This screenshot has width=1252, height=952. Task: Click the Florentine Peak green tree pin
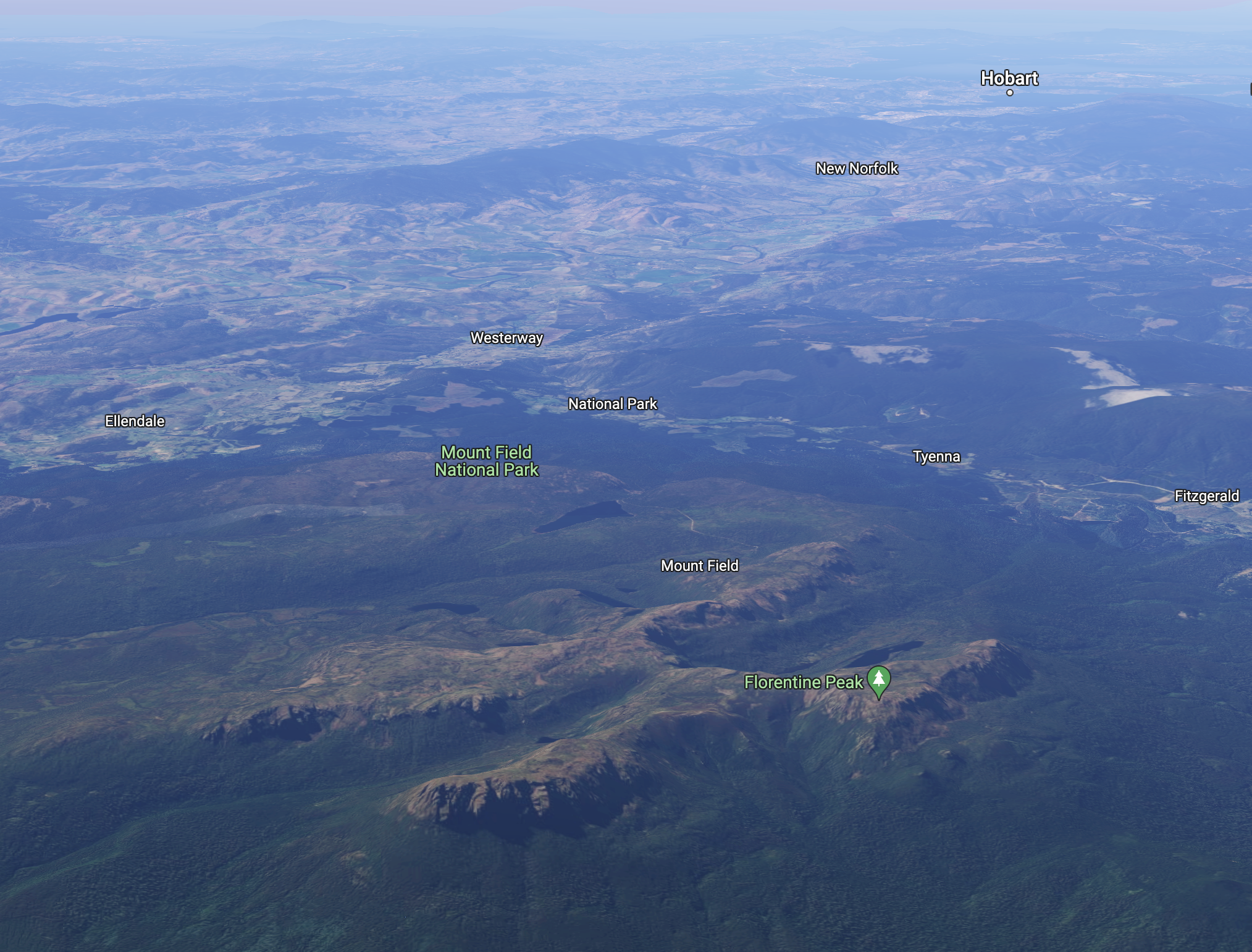878,680
